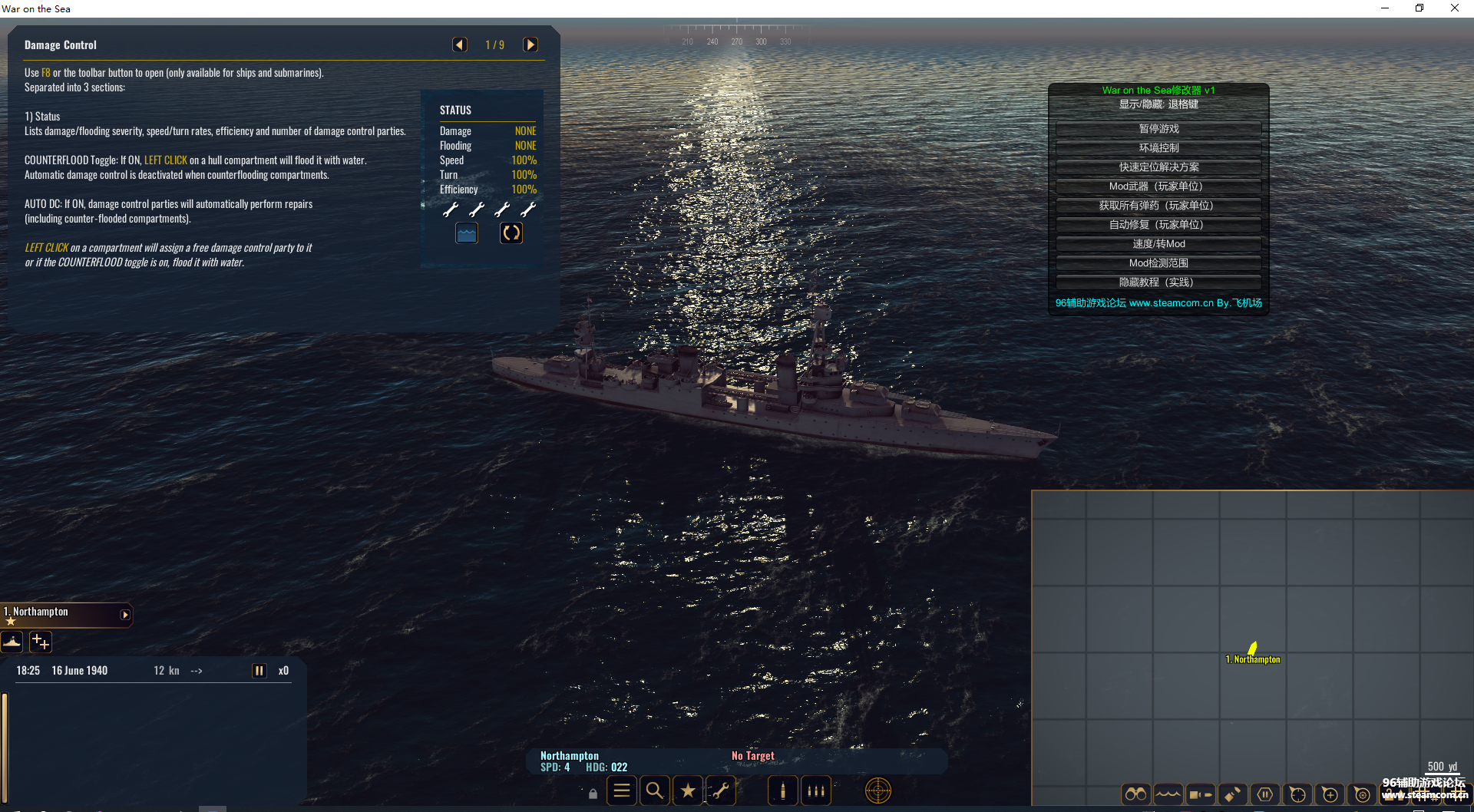Click 隐藏教程 (实践) to hide the tutorial
This screenshot has width=1474, height=812.
[x=1158, y=282]
